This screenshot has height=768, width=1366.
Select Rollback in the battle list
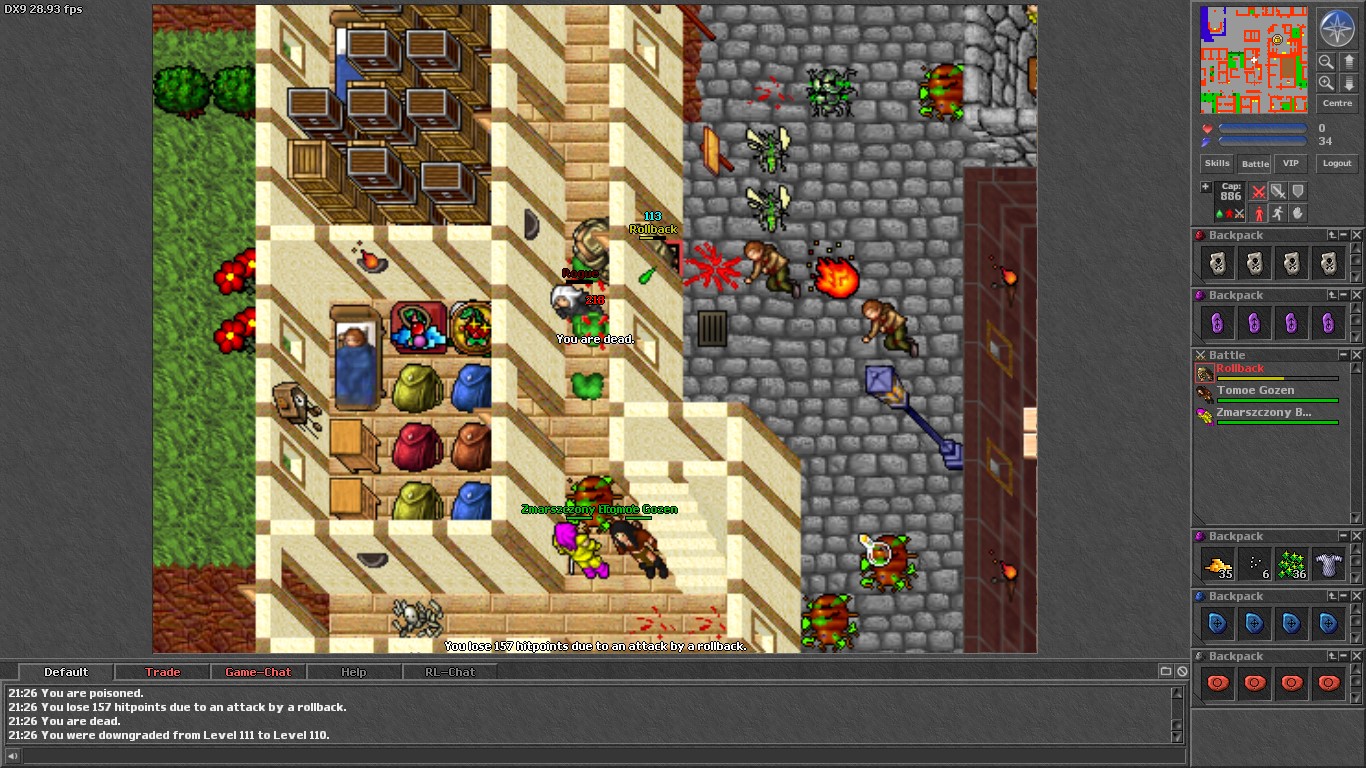pos(1240,368)
